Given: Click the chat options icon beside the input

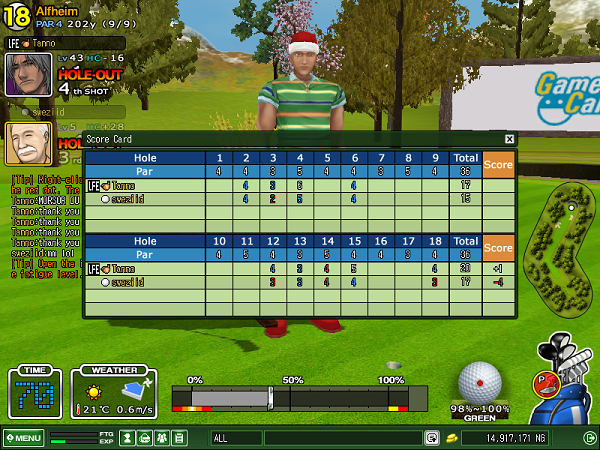Looking at the screenshot, I should point(432,438).
